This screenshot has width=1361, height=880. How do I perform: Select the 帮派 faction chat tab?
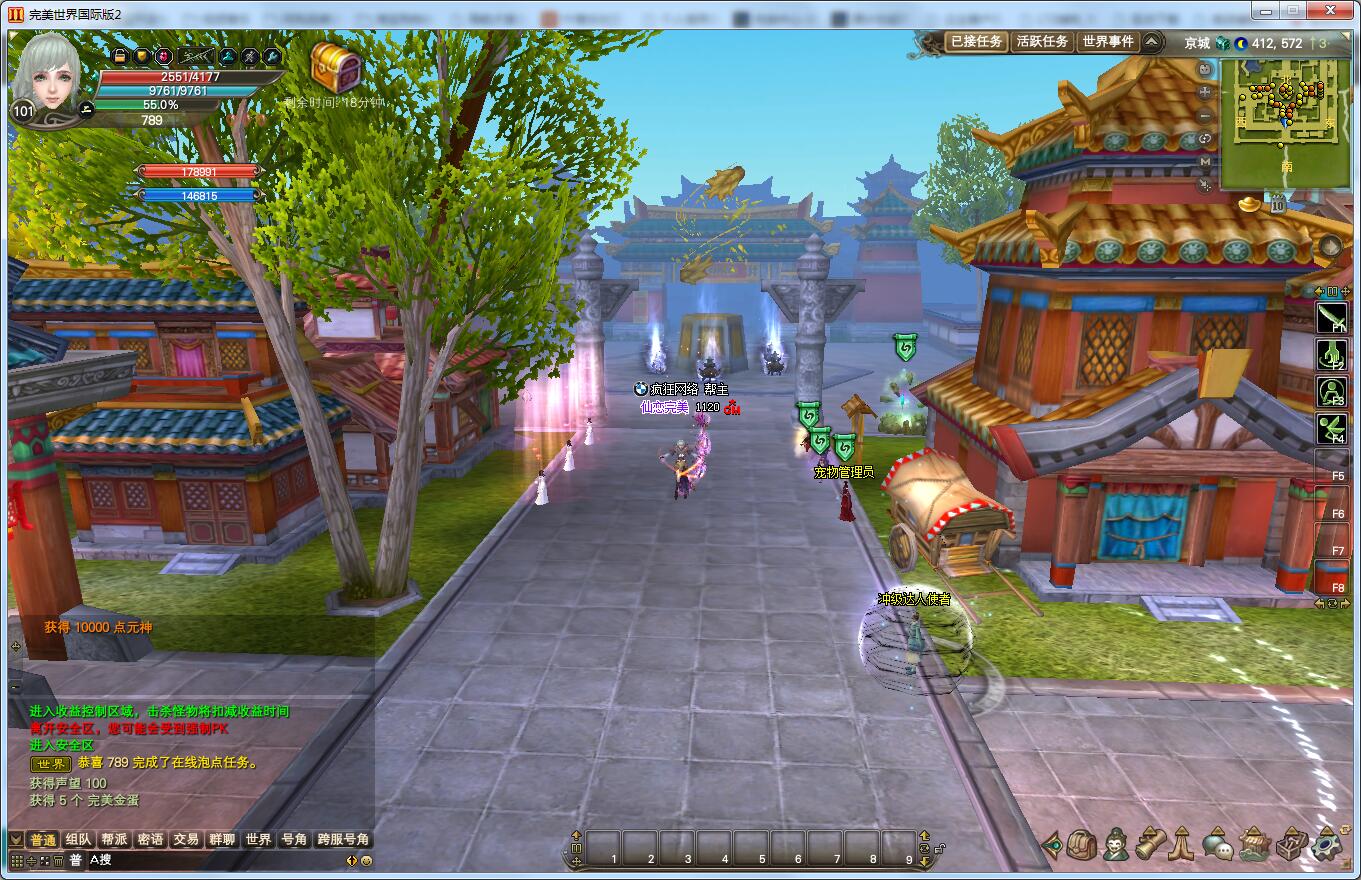pos(114,839)
